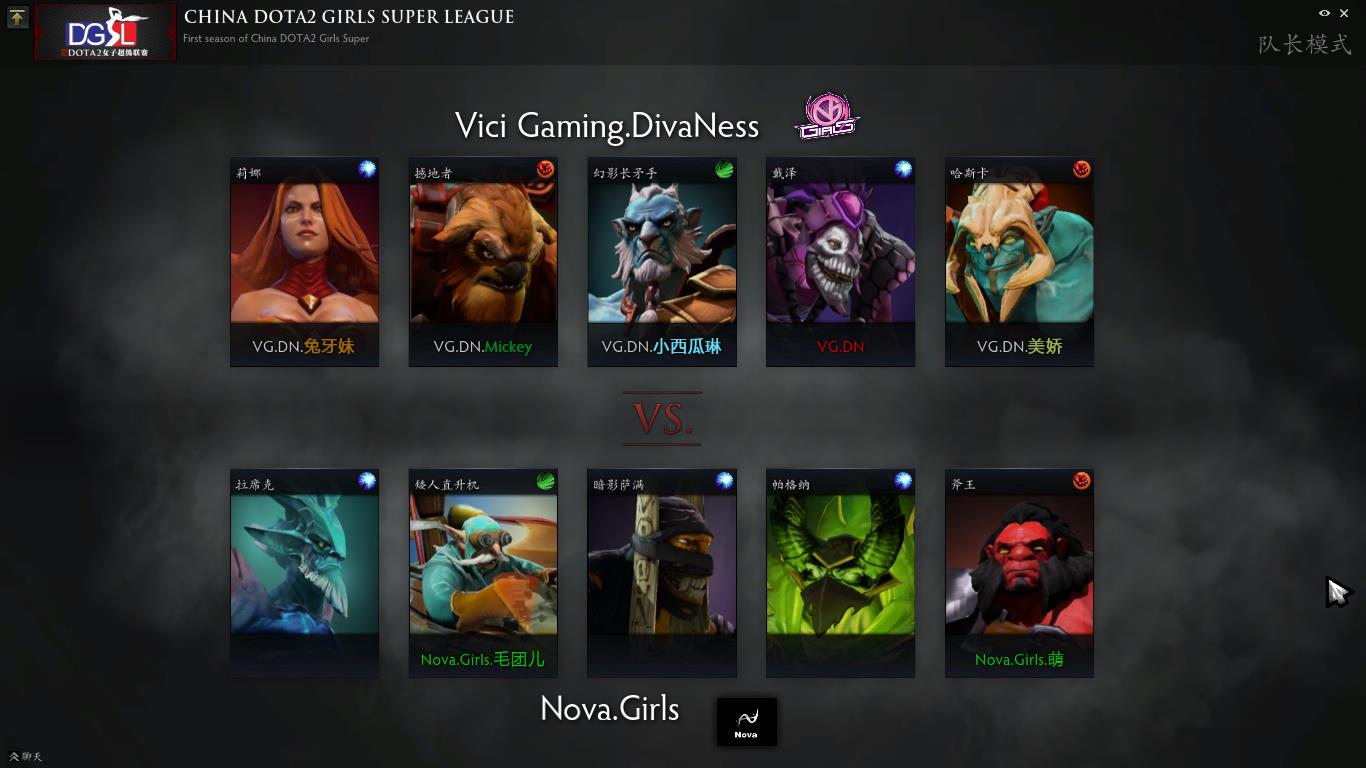
Task: Click the Vici Gaming Girls team logo
Action: pyautogui.click(x=827, y=117)
